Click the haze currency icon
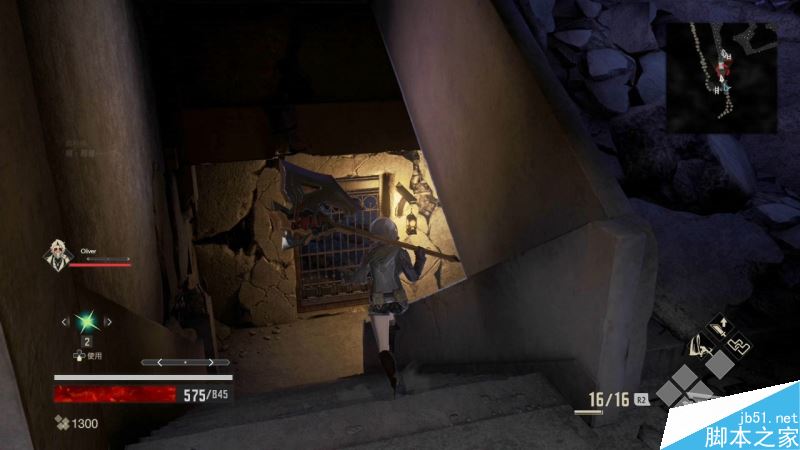800x450 pixels. [62, 423]
